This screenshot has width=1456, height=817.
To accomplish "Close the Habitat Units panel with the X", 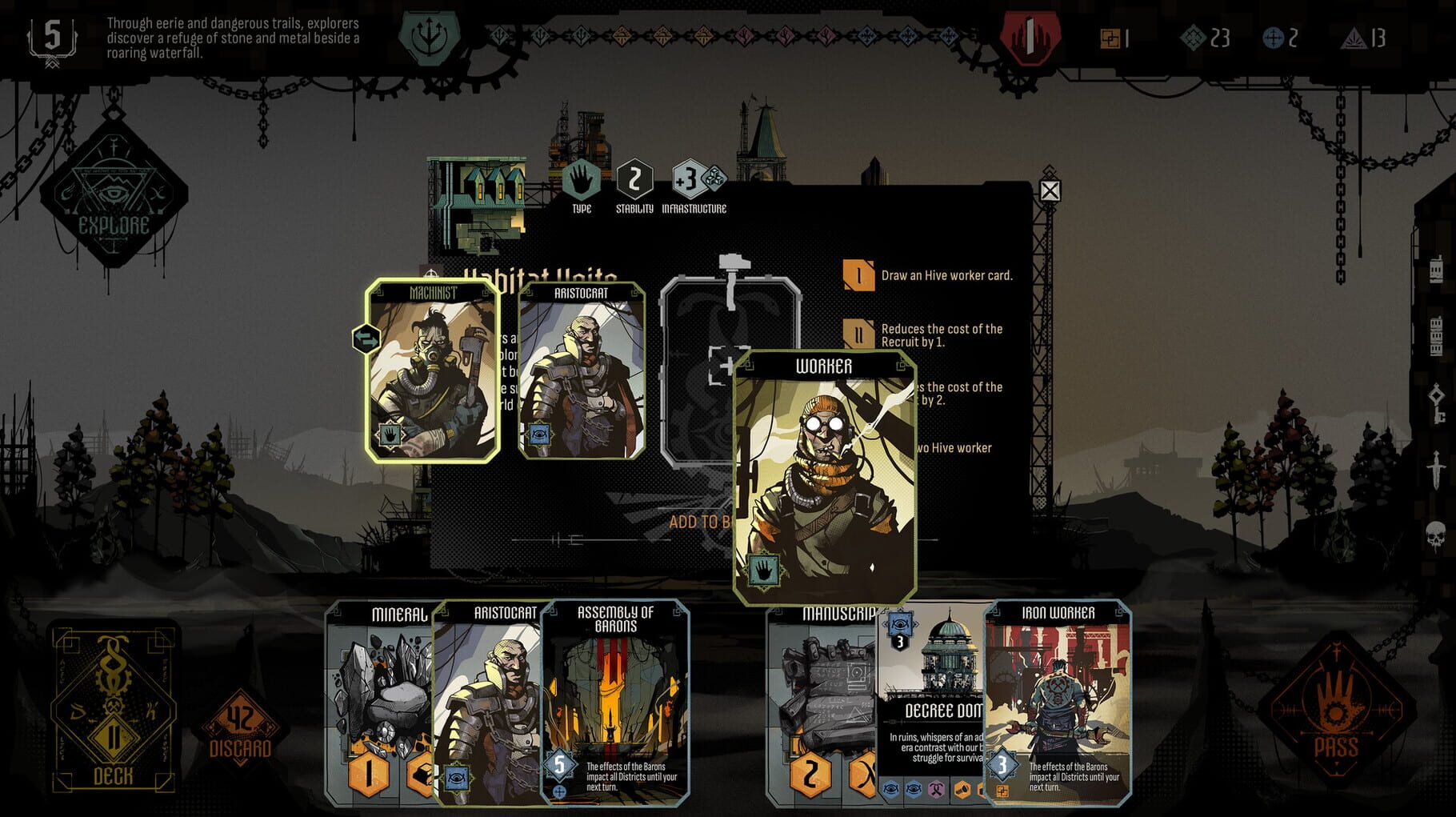I will tap(1049, 190).
